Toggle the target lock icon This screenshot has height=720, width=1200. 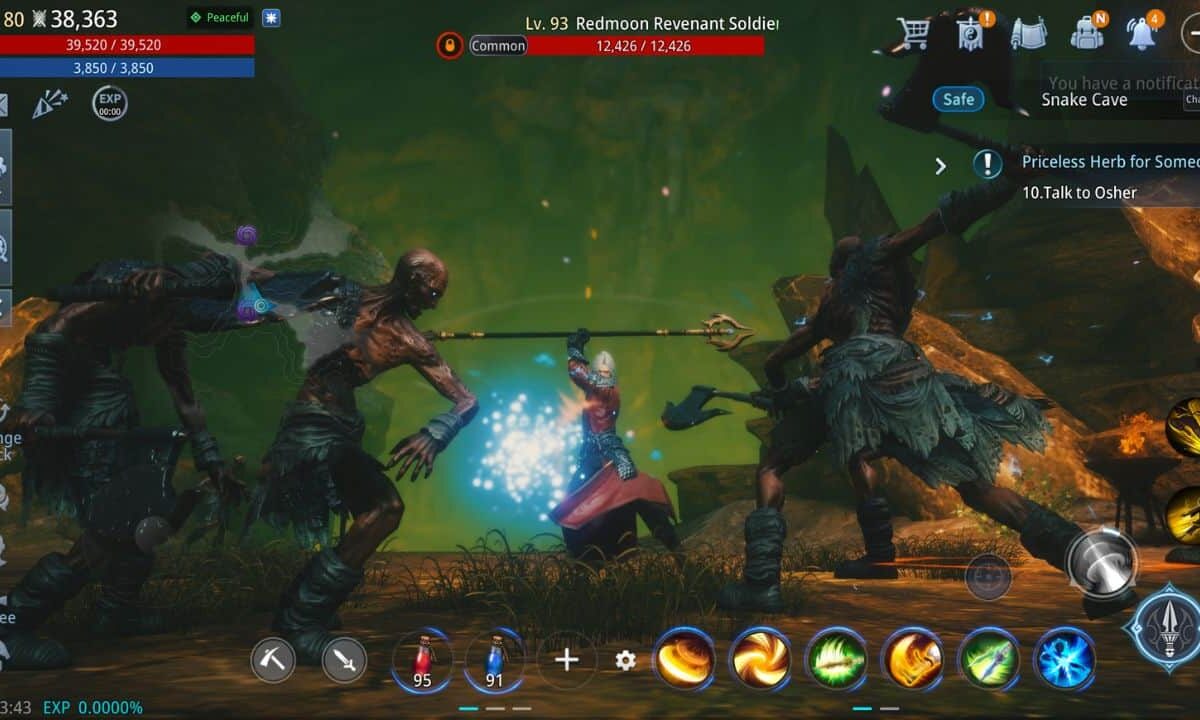pyautogui.click(x=450, y=45)
